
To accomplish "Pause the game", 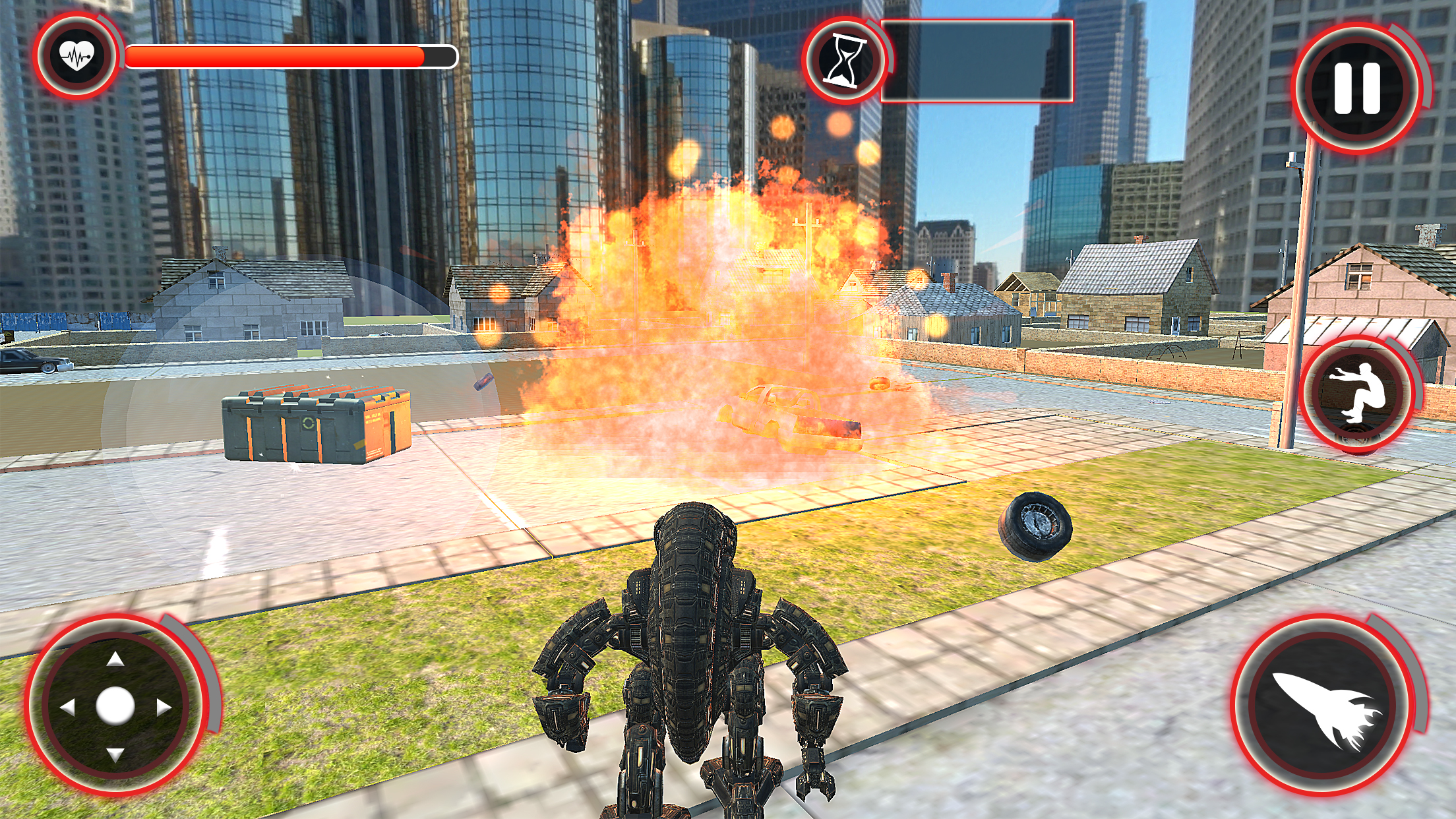I will (x=1357, y=89).
